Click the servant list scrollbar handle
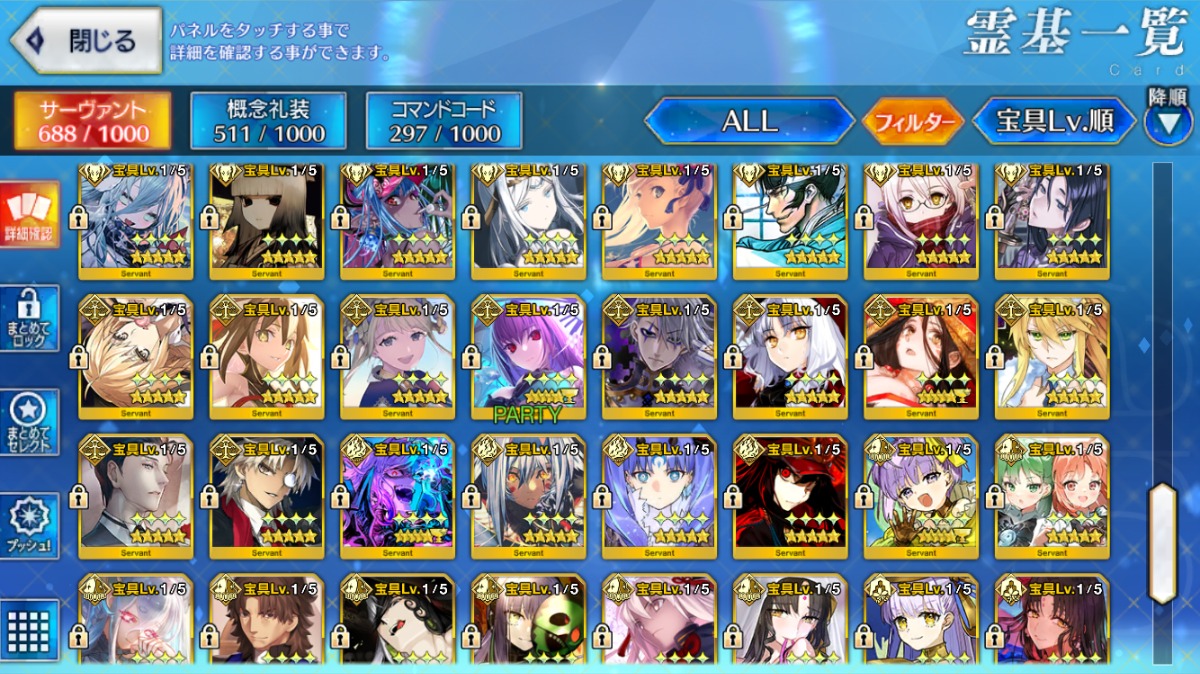Viewport: 1200px width, 674px height. click(x=1162, y=543)
